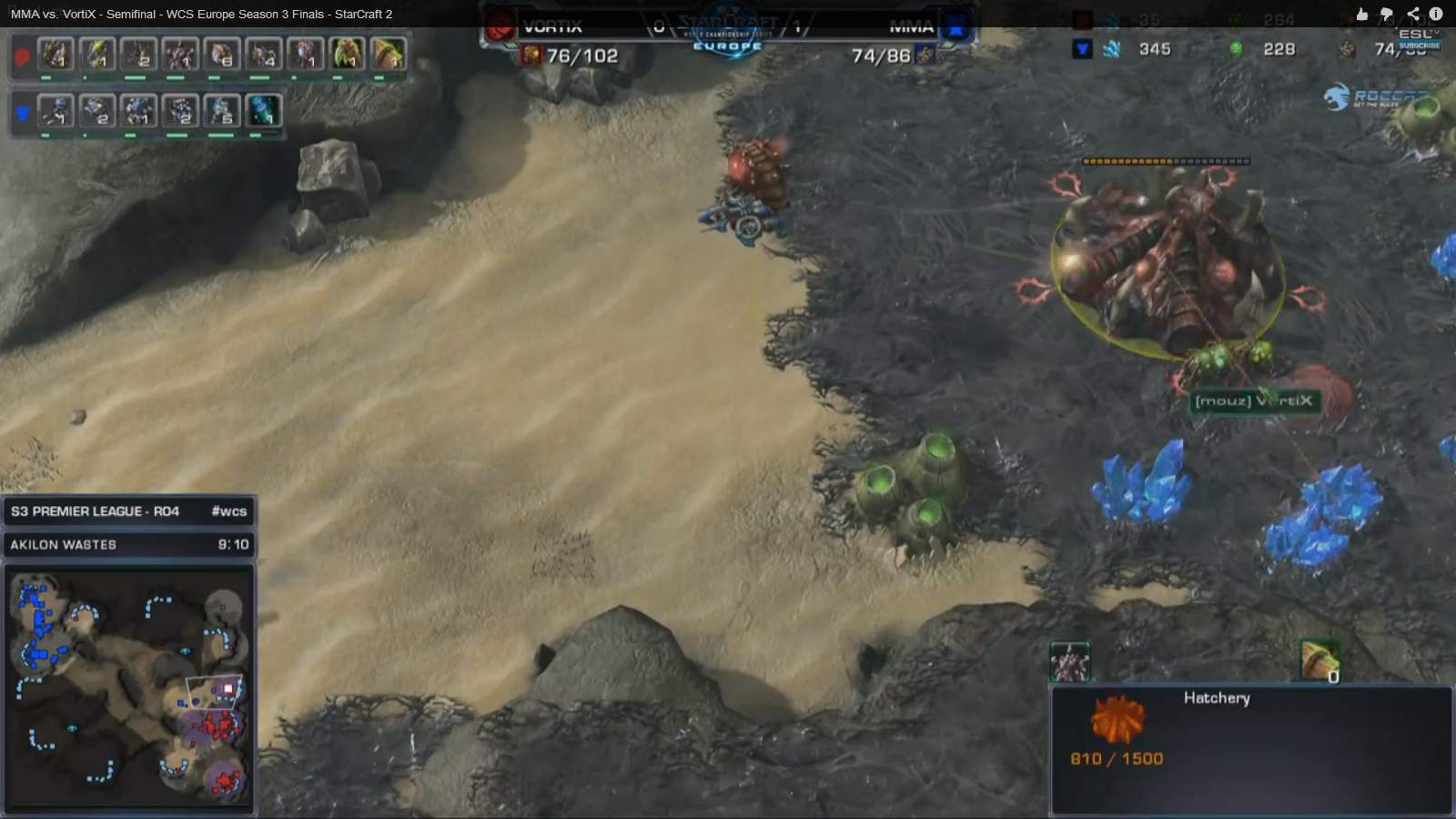The image size is (1456, 819).
Task: Select the Zerg production icon showing 4
Action: click(x=263, y=55)
